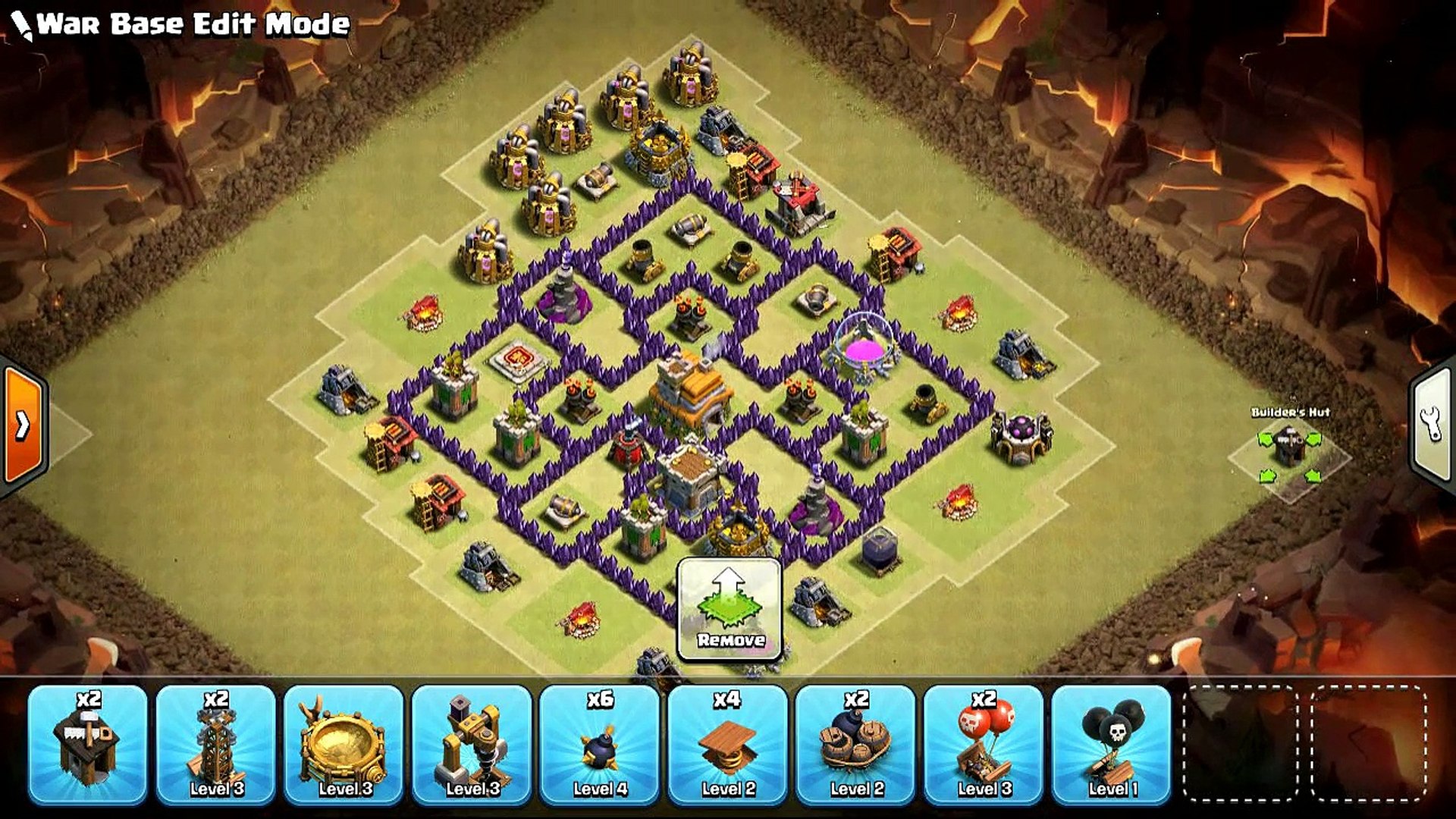Click the Remove button
The width and height of the screenshot is (1456, 819).
click(730, 609)
